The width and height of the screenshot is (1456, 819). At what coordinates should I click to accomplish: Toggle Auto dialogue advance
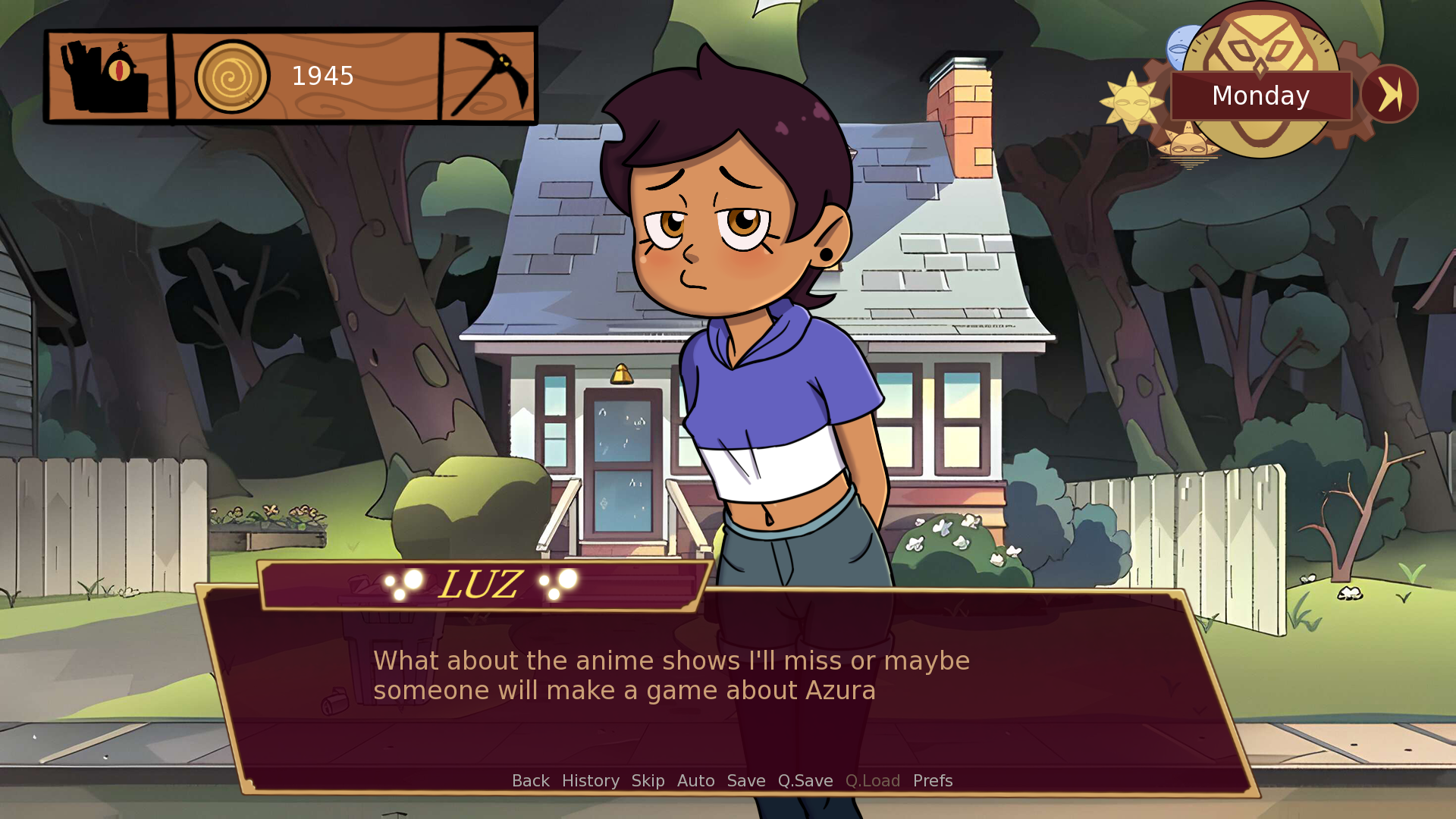[x=695, y=780]
